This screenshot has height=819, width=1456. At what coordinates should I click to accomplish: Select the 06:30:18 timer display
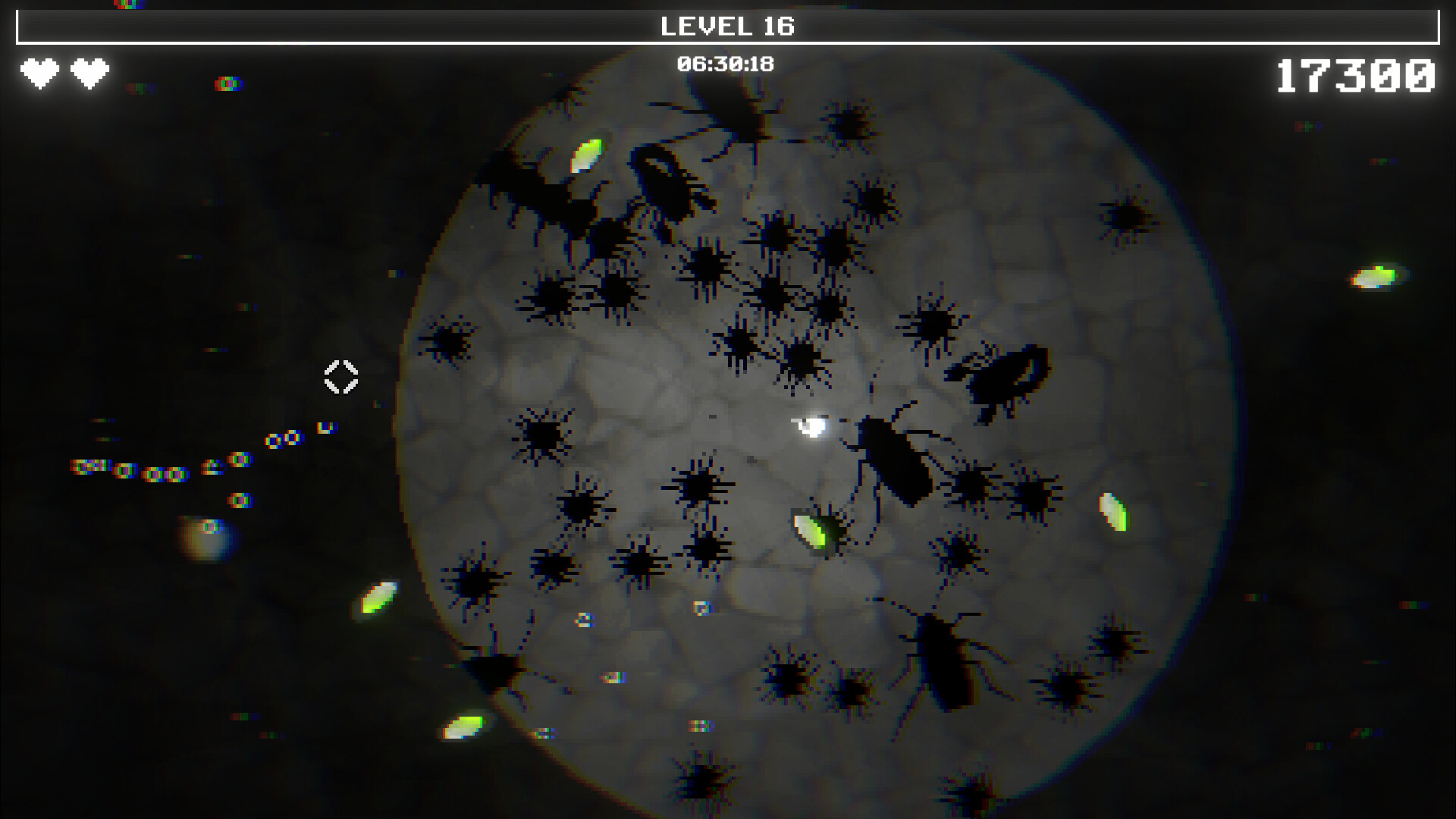click(726, 64)
